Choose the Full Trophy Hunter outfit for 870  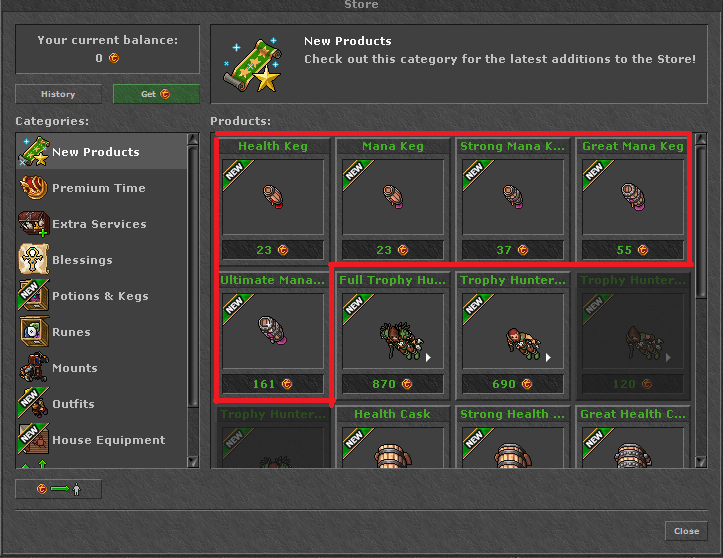pyautogui.click(x=393, y=333)
